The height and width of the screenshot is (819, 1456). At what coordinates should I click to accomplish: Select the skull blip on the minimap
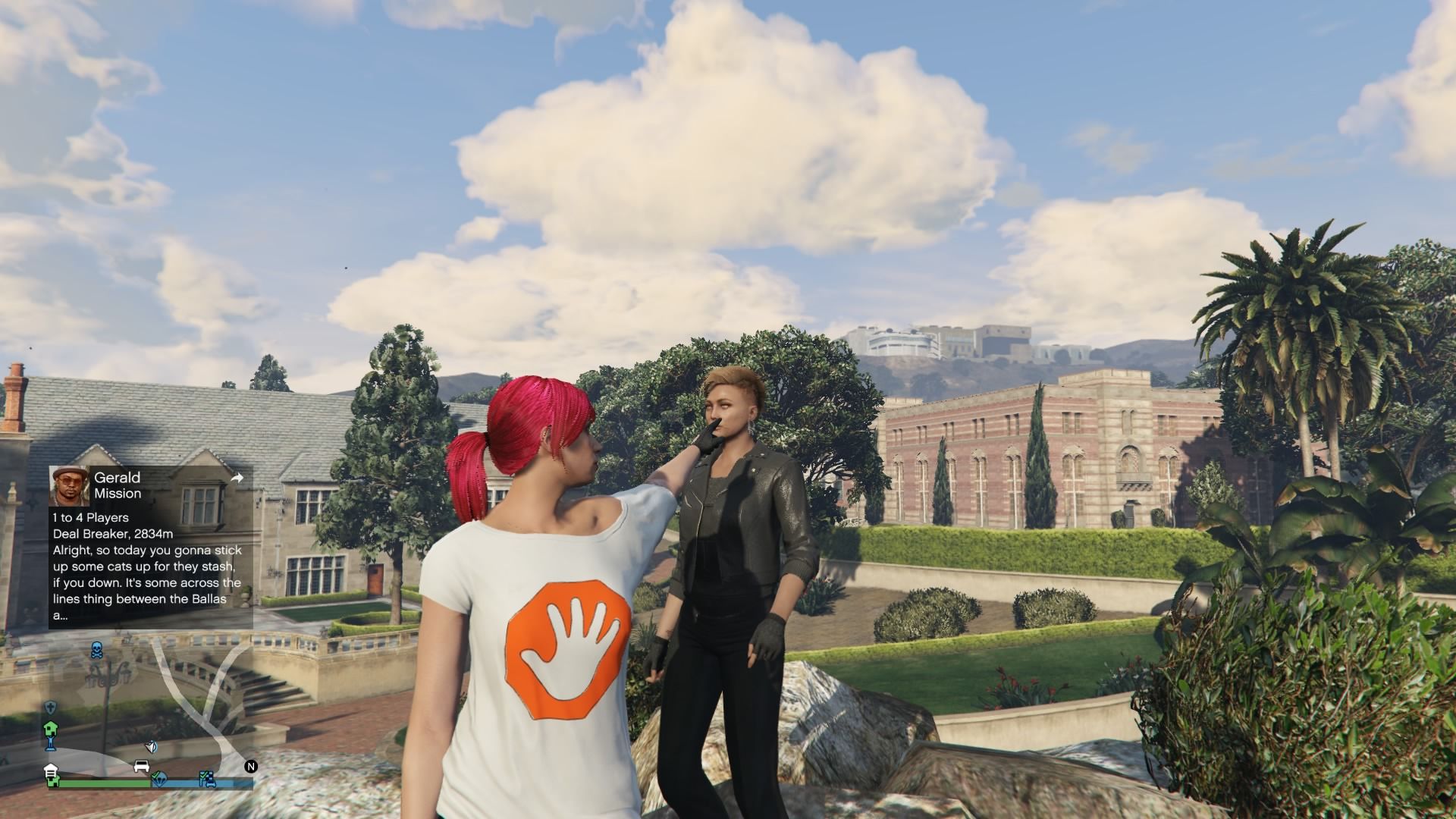(x=97, y=650)
